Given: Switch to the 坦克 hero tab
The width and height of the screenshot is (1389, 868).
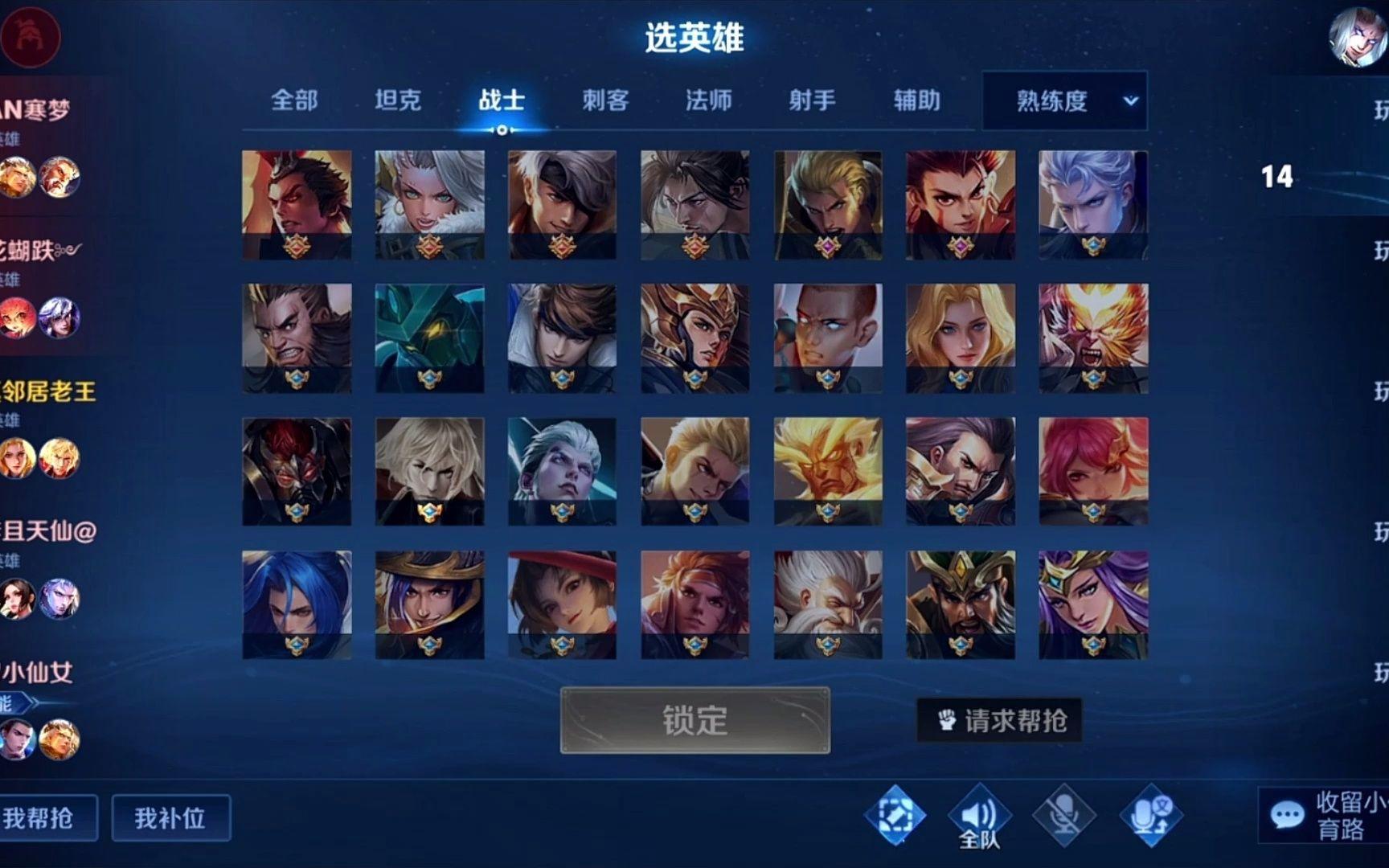Looking at the screenshot, I should [398, 101].
